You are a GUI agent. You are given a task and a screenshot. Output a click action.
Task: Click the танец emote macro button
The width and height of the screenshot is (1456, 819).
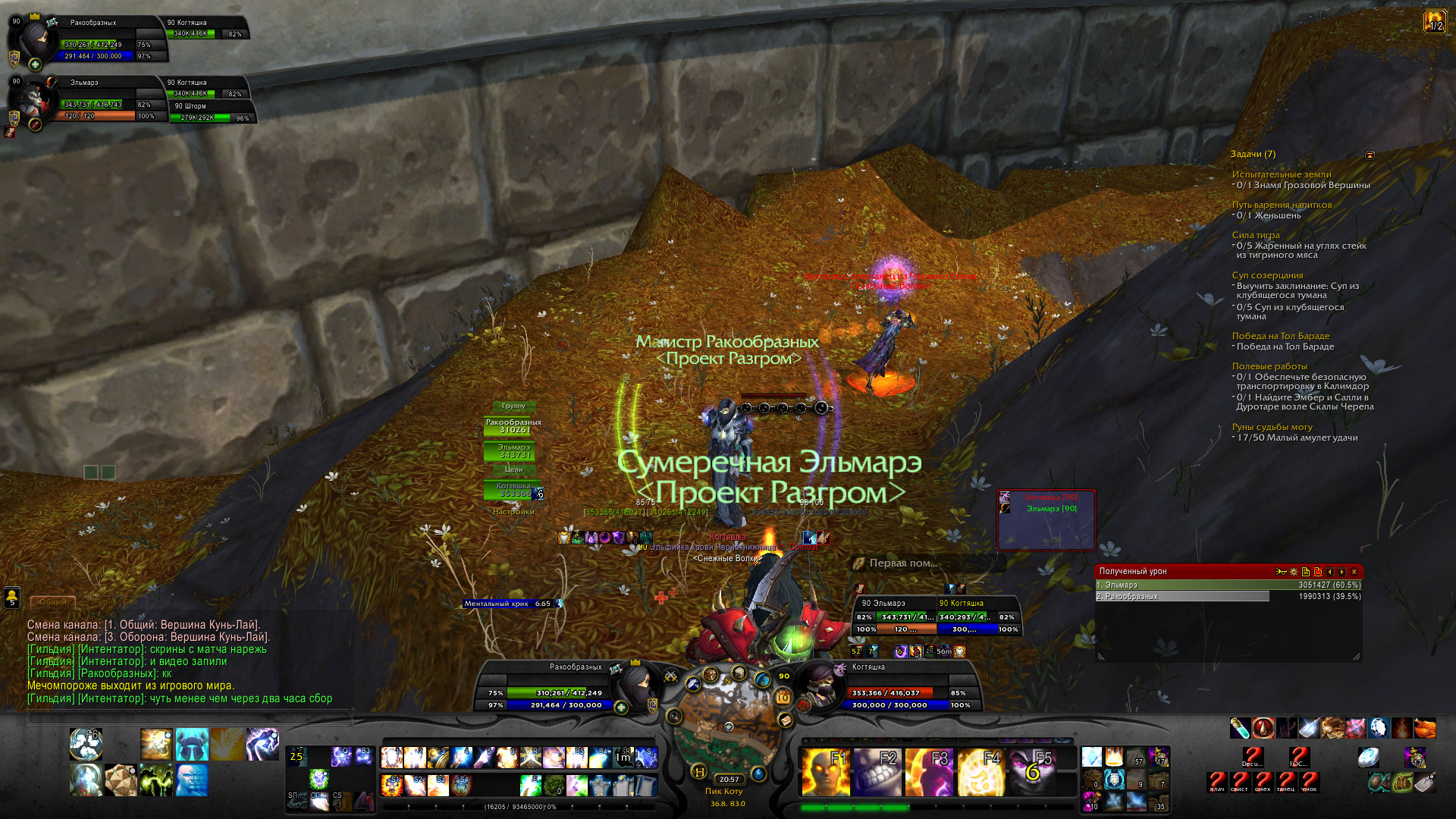coord(1285,781)
